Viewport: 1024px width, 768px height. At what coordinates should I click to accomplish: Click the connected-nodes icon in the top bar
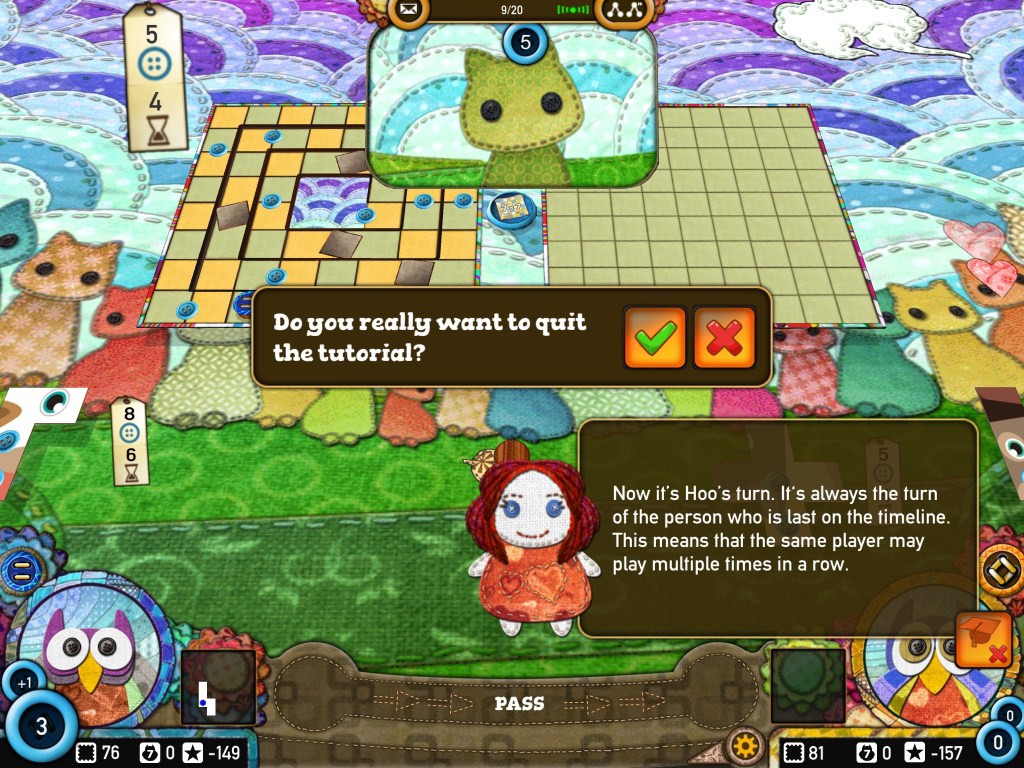tap(625, 11)
